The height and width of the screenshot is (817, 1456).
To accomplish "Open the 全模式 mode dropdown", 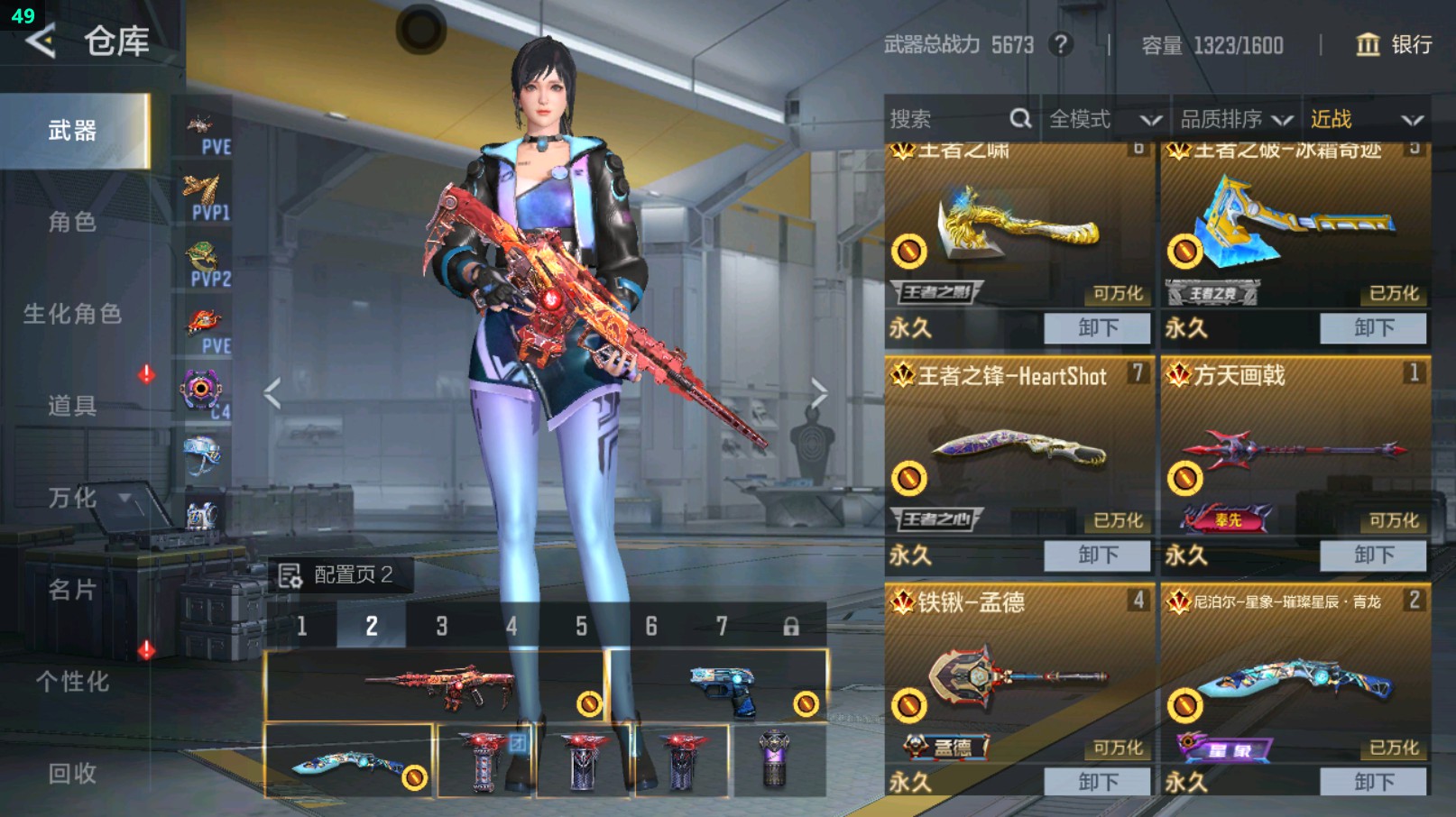I will click(1104, 119).
